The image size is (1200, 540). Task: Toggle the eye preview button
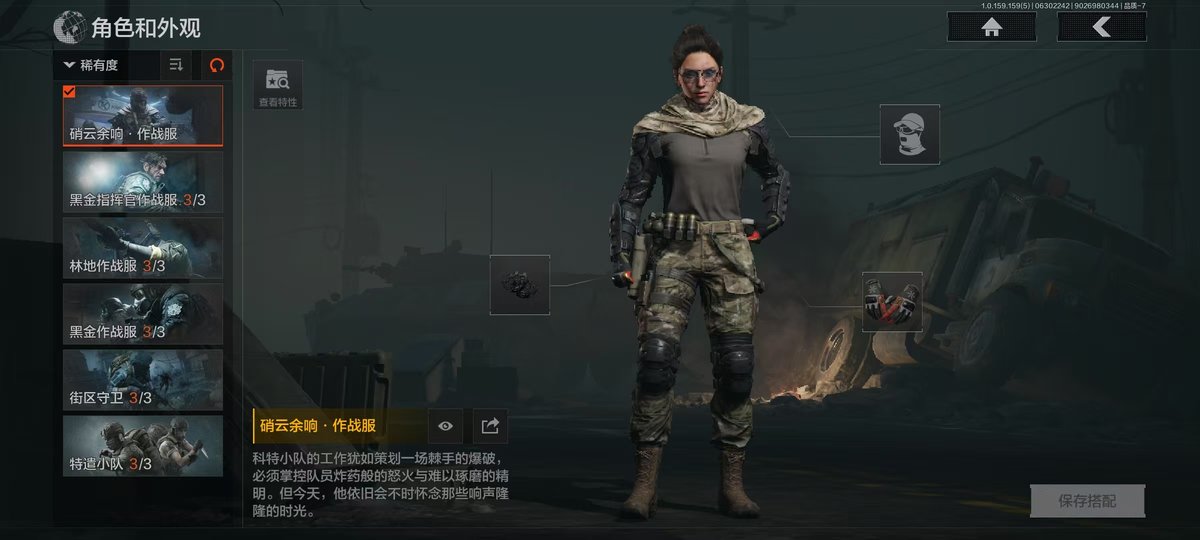click(x=445, y=426)
